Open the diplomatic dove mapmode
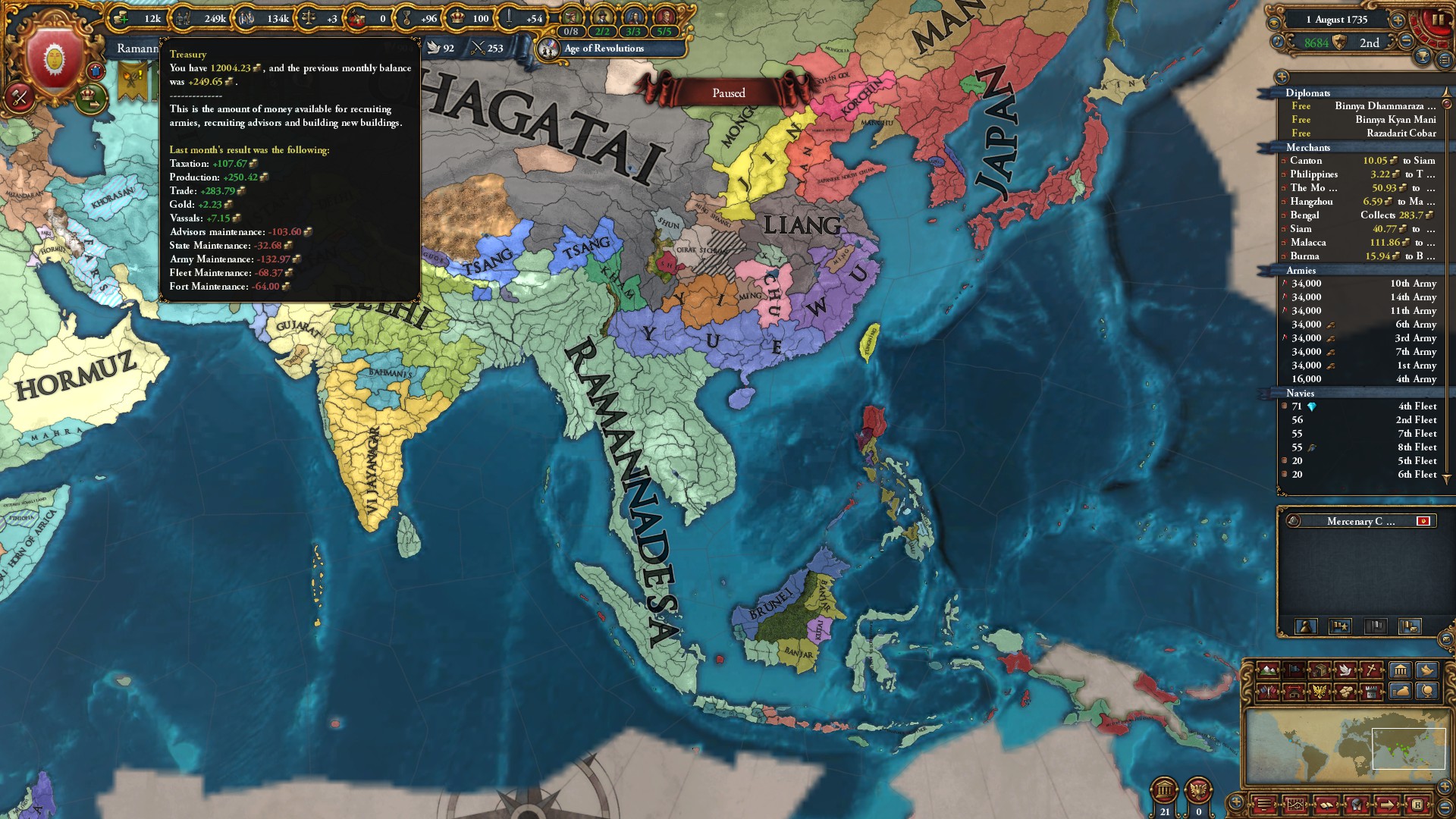 (1345, 670)
